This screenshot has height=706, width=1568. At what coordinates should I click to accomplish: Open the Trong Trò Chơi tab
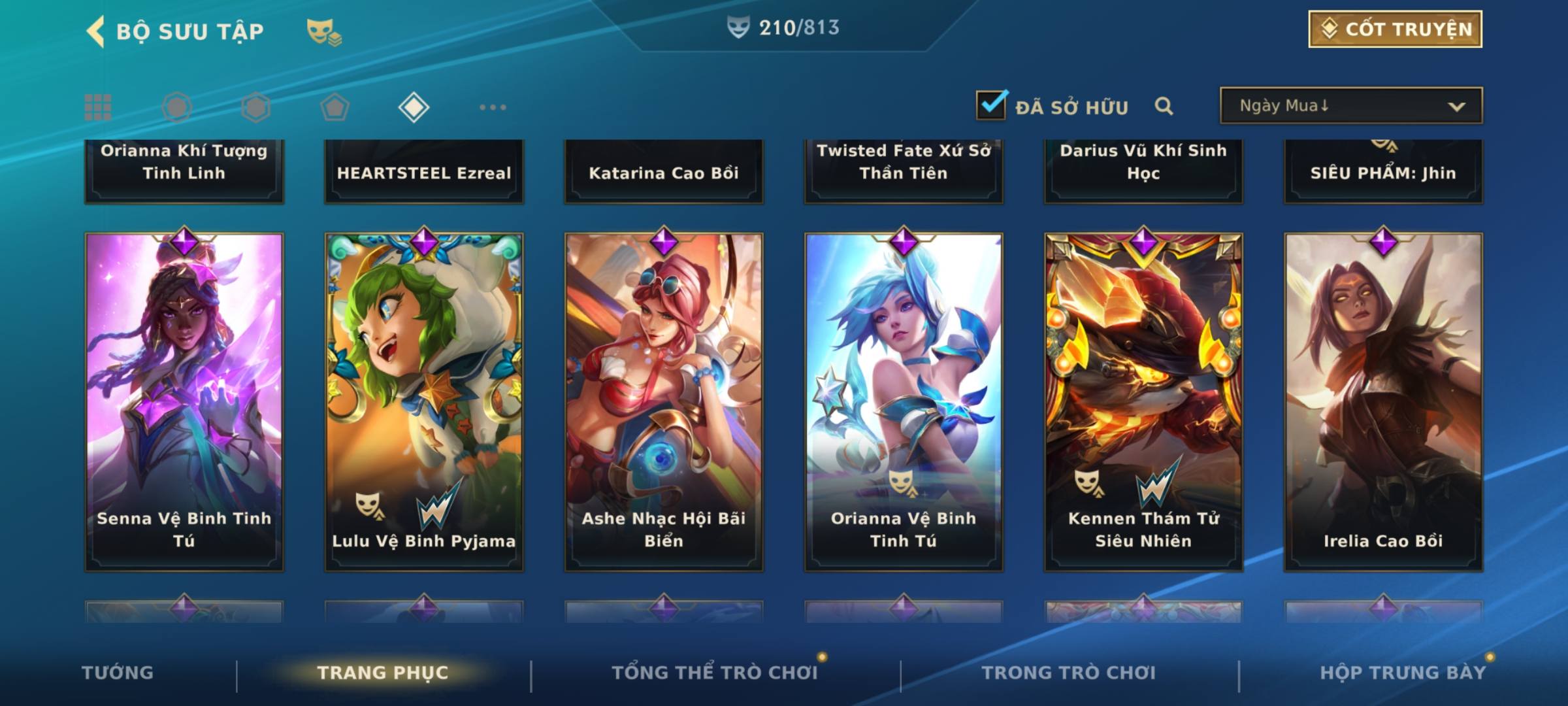pyautogui.click(x=1069, y=673)
